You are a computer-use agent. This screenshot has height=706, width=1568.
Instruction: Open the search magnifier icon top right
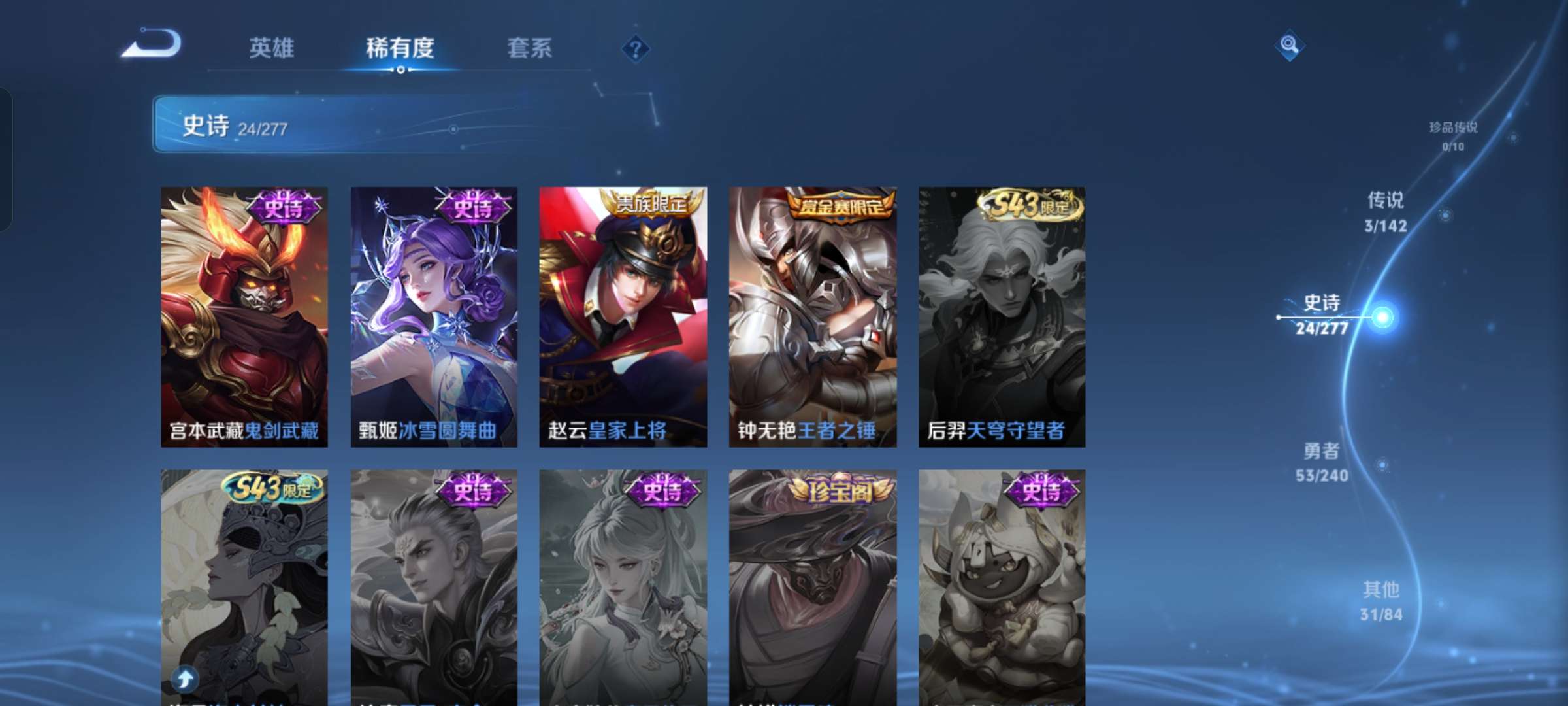click(x=1288, y=46)
